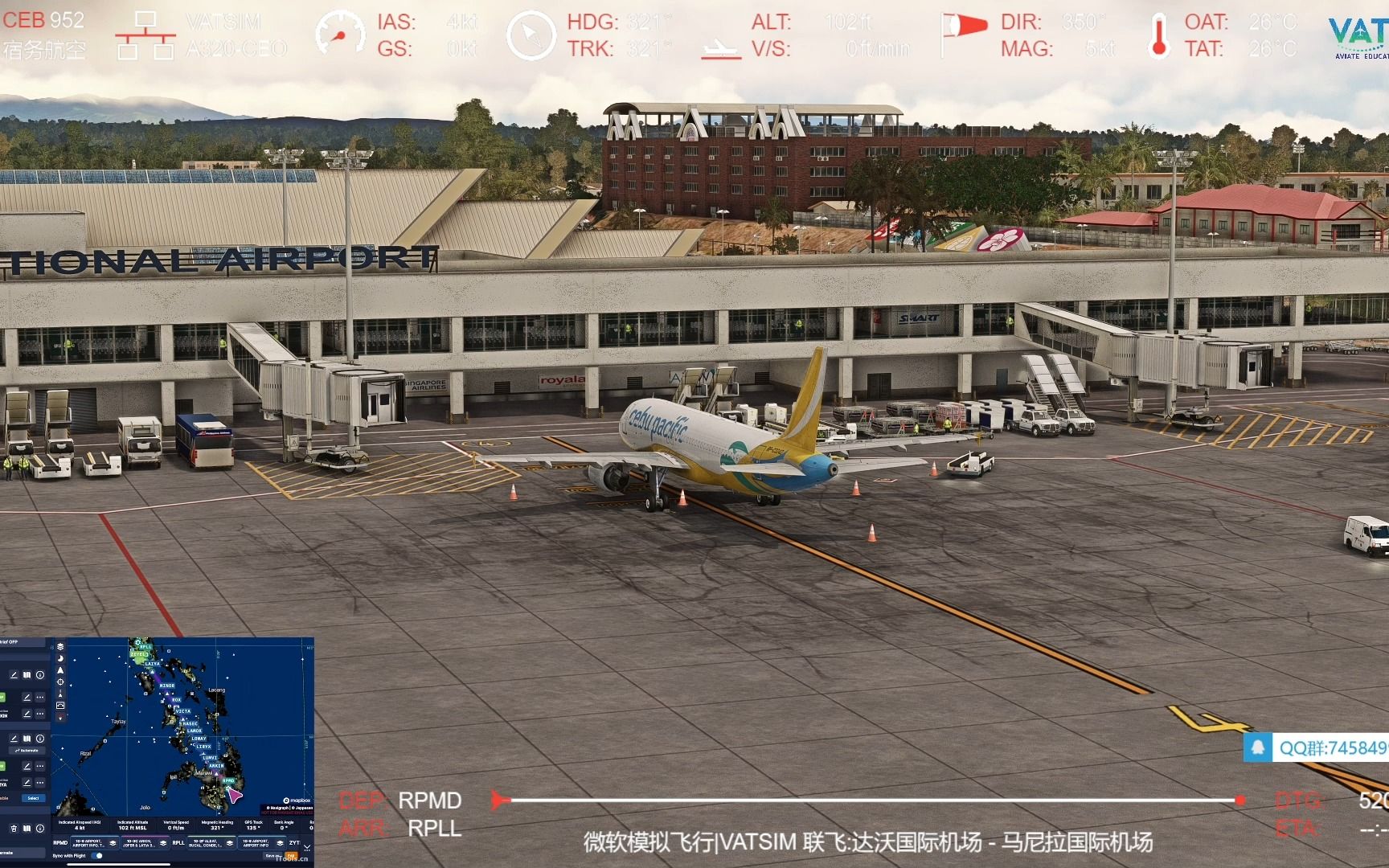Image resolution: width=1389 pixels, height=868 pixels.
Task: Toggle the Sync with Flight switch
Action: pos(96,856)
